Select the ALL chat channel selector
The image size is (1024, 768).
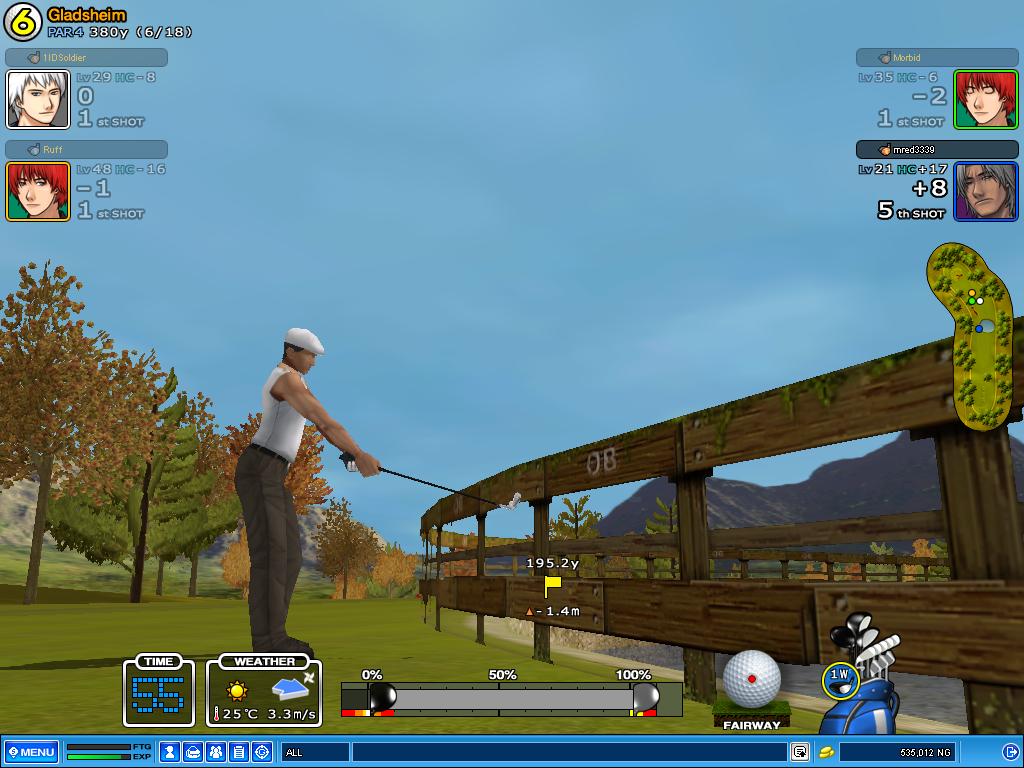pos(316,752)
